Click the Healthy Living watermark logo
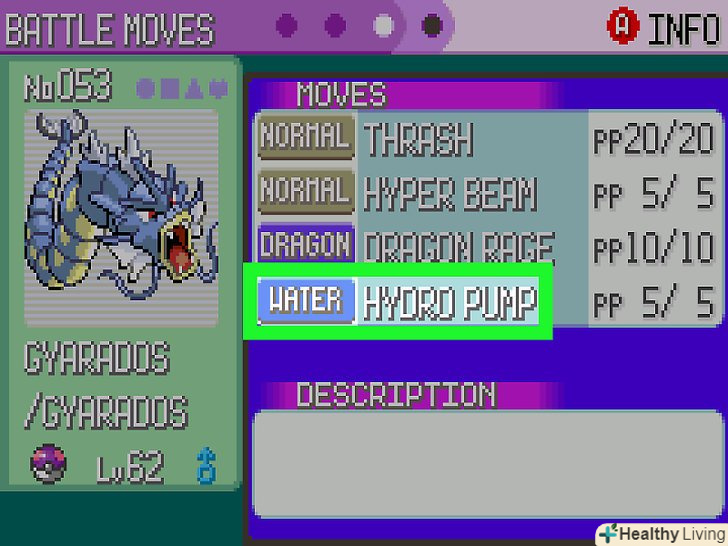This screenshot has width=728, height=546. pos(660,533)
